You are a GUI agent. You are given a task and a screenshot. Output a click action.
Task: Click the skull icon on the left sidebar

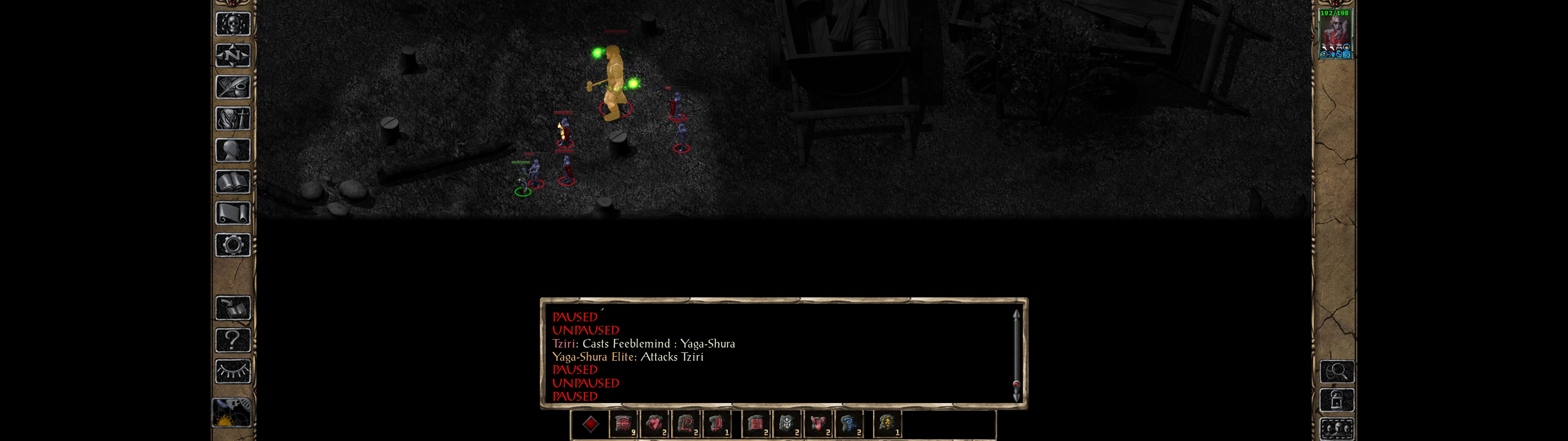click(232, 24)
